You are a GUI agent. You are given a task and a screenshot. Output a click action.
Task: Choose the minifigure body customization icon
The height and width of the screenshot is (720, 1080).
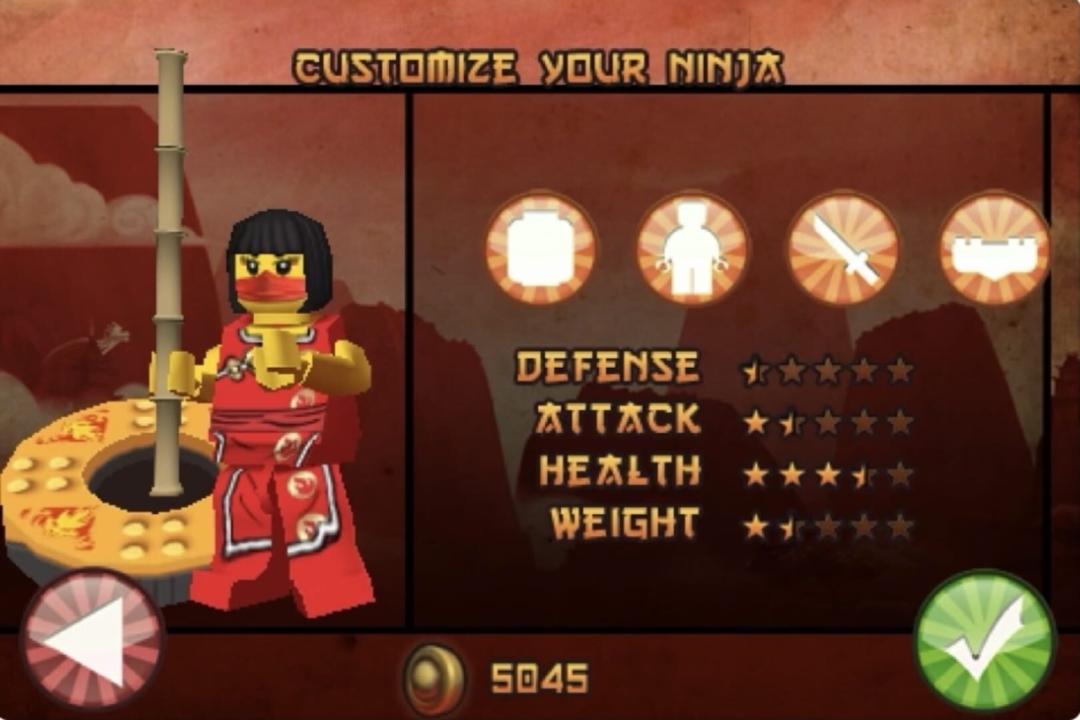pyautogui.click(x=692, y=248)
